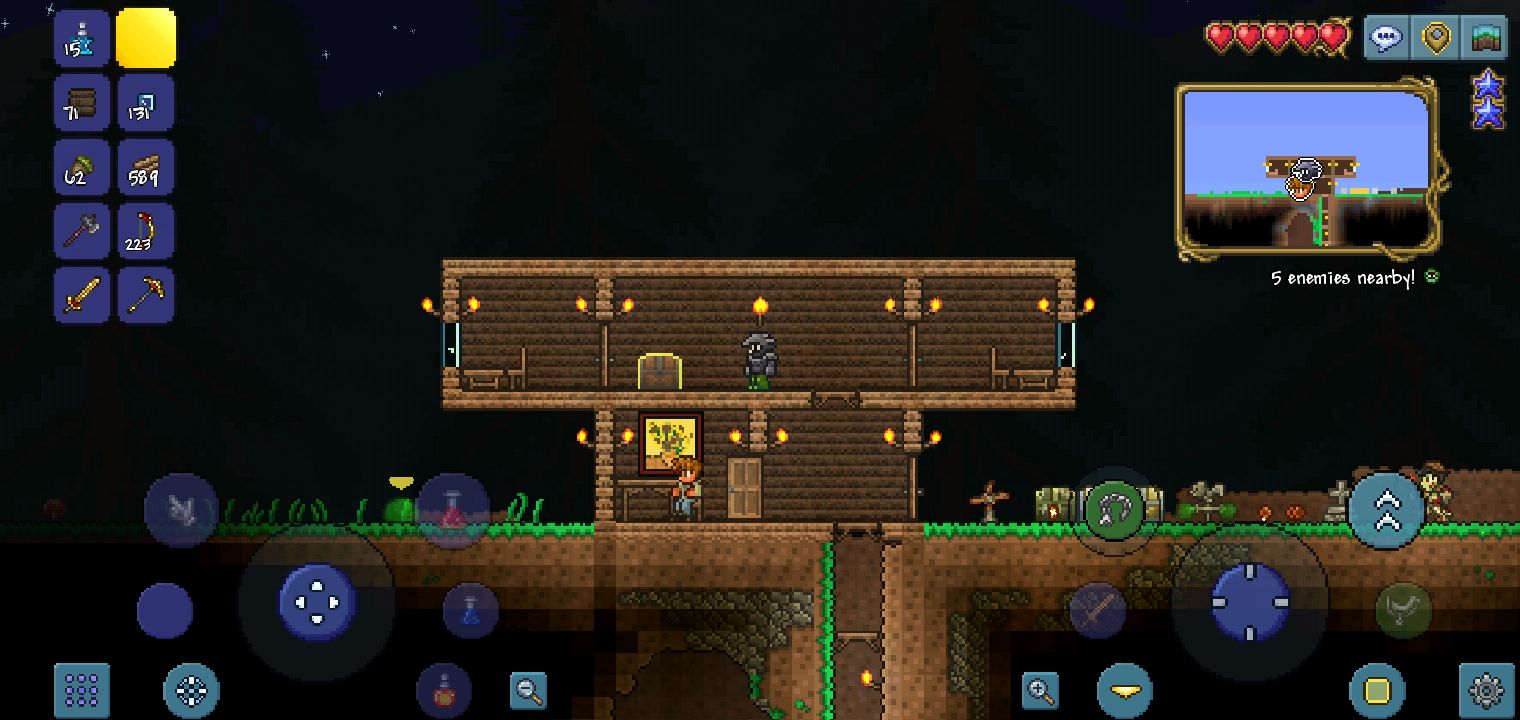
Task: Open the inventory grid button
Action: [x=81, y=688]
